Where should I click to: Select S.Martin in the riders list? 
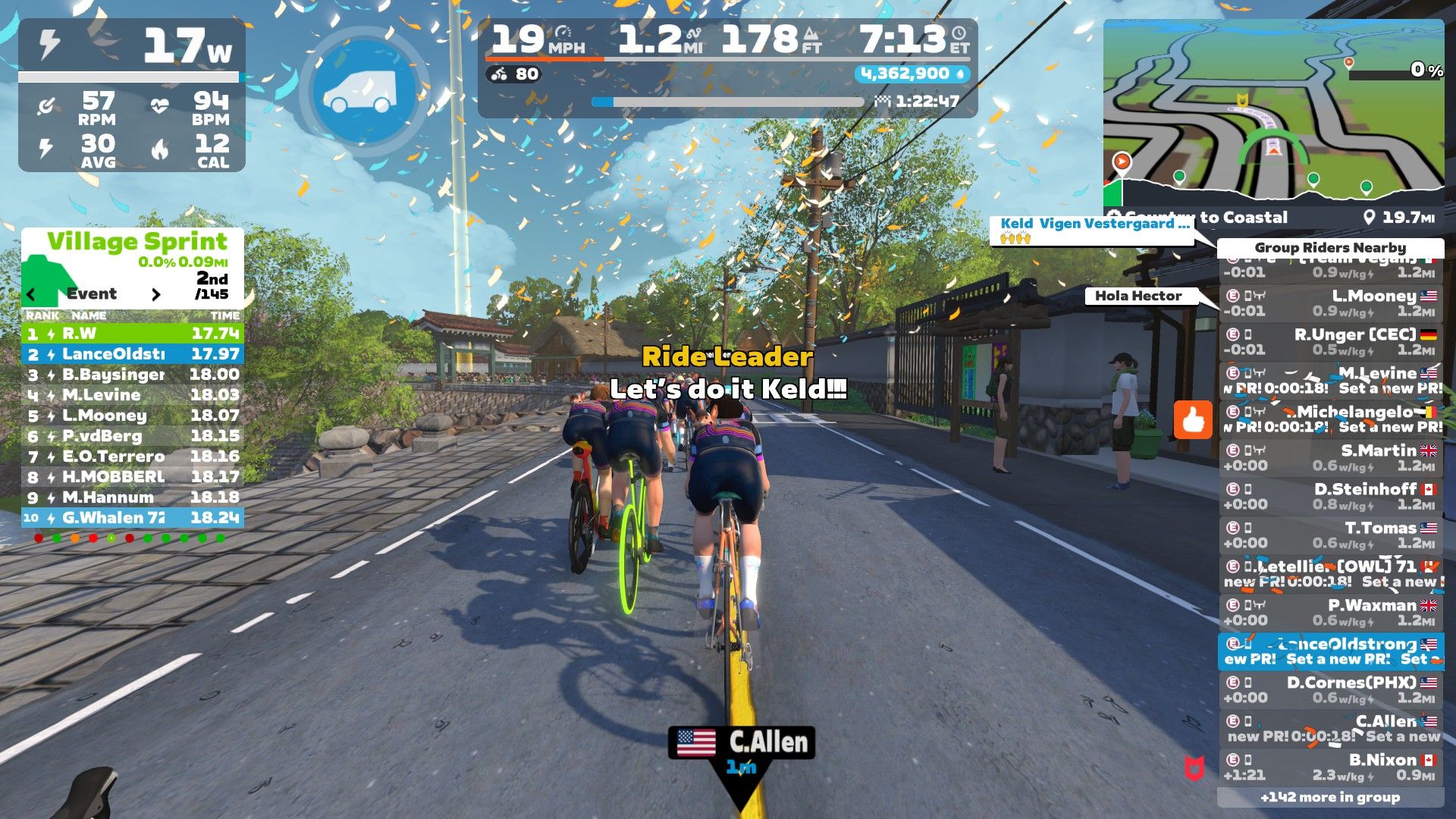[x=1331, y=458]
